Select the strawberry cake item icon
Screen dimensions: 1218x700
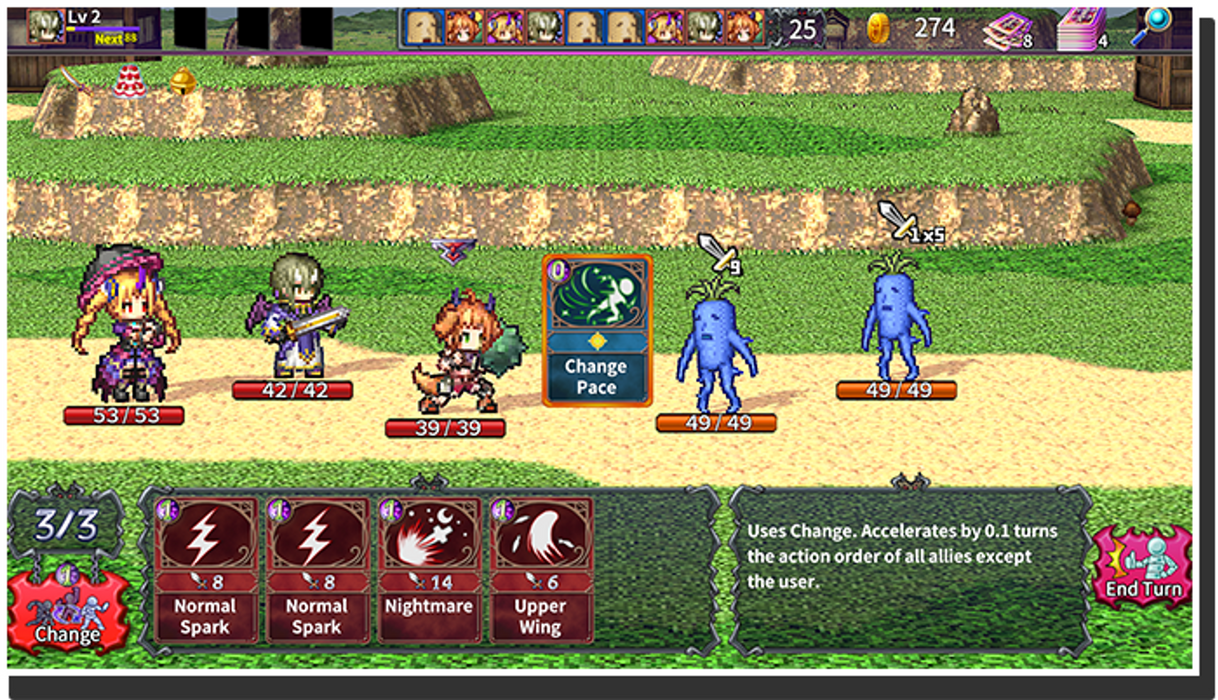(x=128, y=81)
